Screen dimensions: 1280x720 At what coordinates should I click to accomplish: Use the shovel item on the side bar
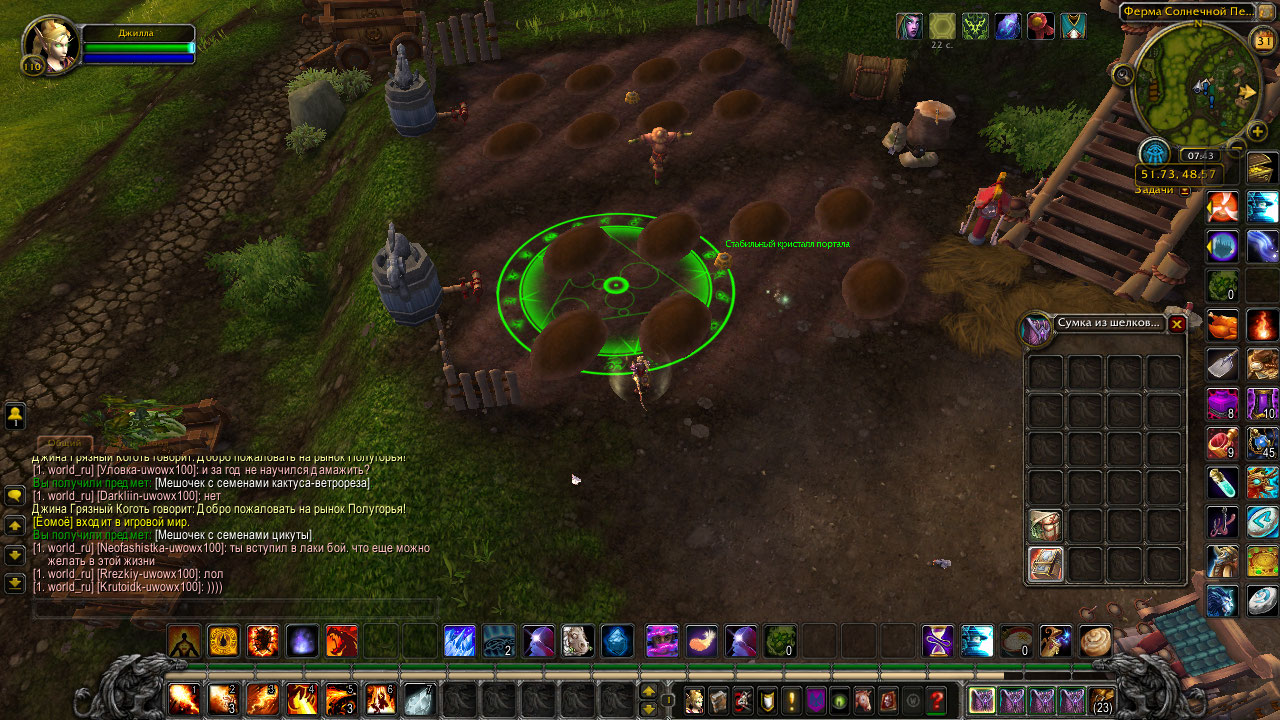coord(1222,364)
